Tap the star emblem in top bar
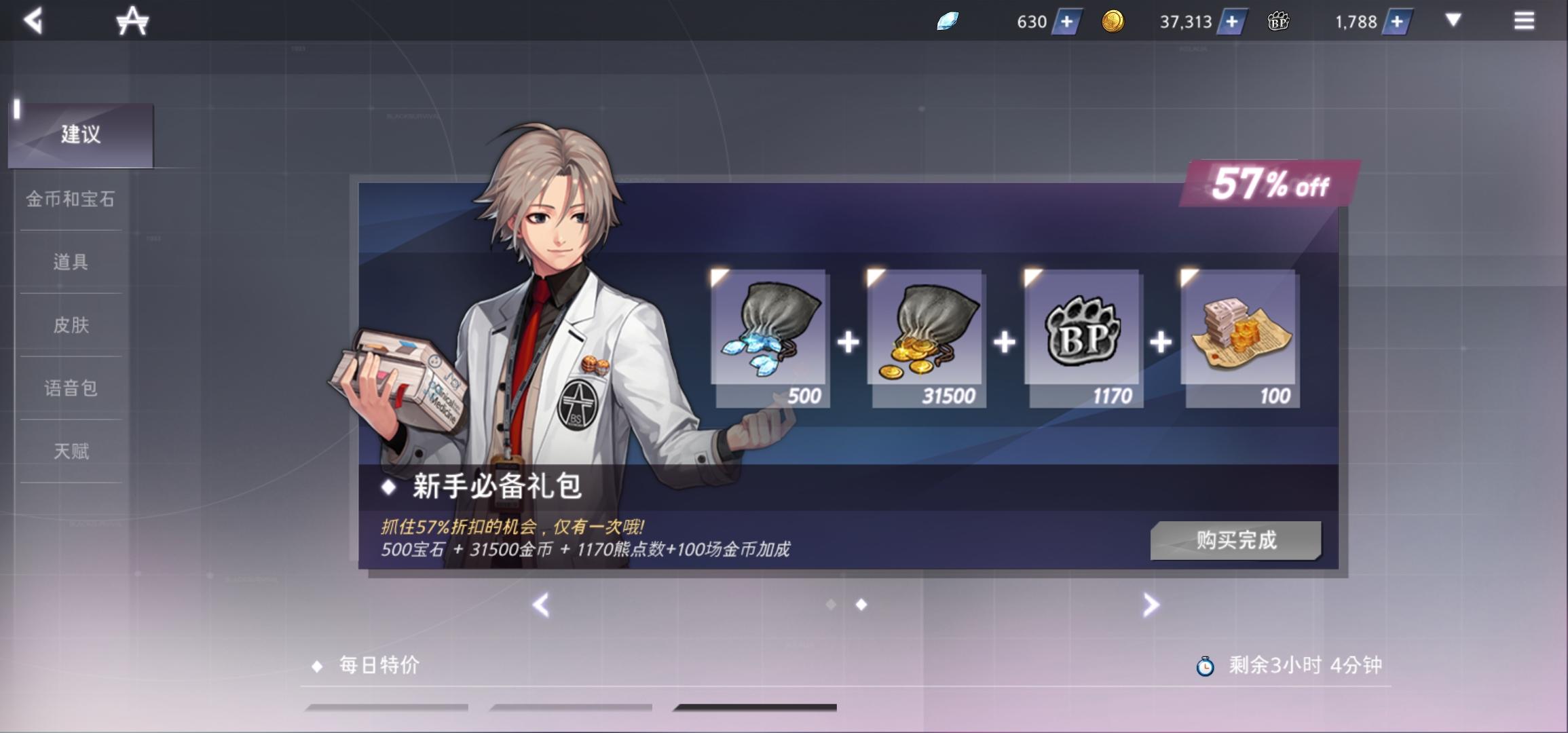This screenshot has width=1568, height=733. (133, 21)
